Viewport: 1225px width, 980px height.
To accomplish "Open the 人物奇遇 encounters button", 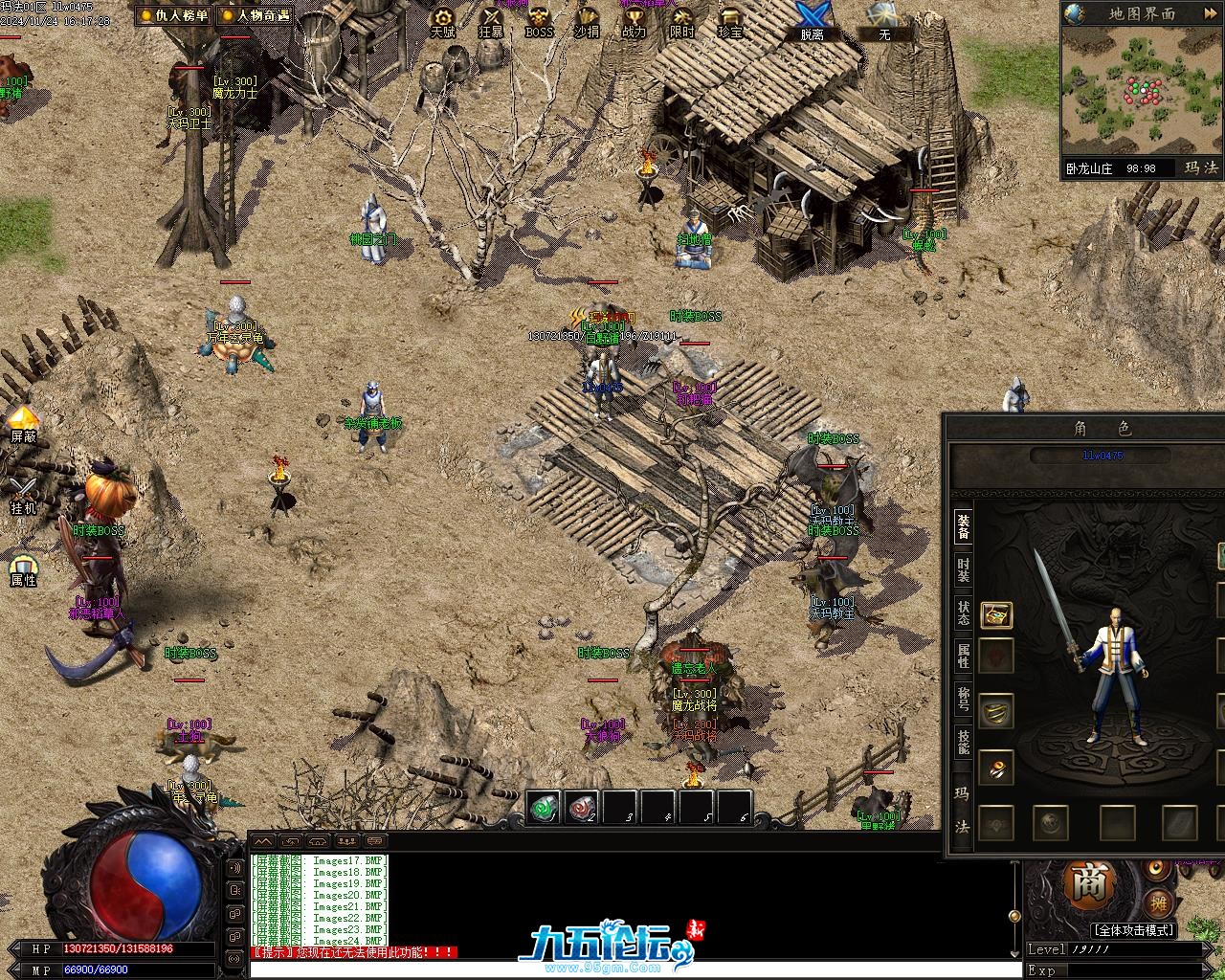I will 256,15.
